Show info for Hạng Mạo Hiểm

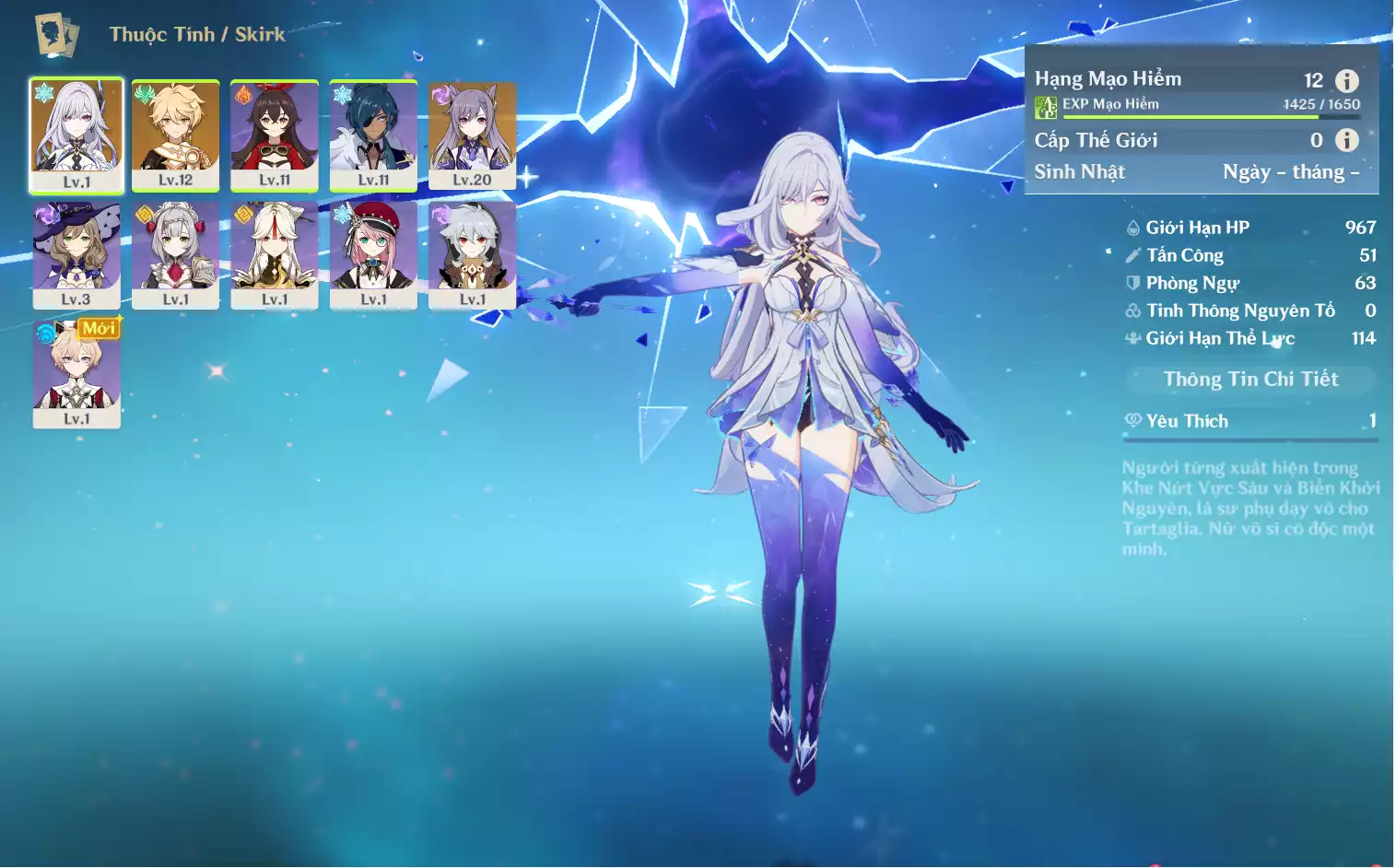coord(1346,81)
